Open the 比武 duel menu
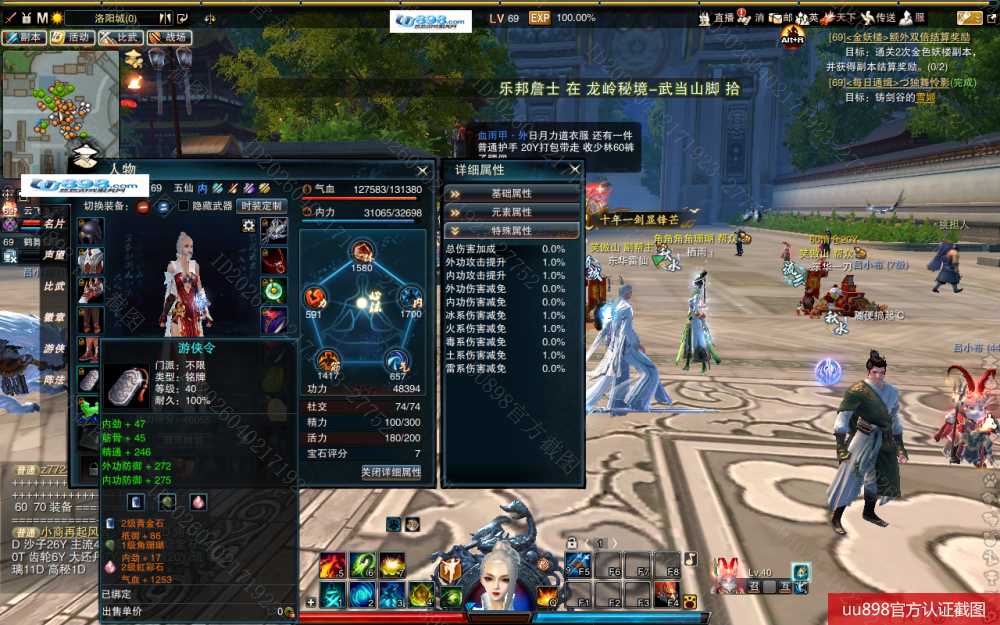 [120, 38]
